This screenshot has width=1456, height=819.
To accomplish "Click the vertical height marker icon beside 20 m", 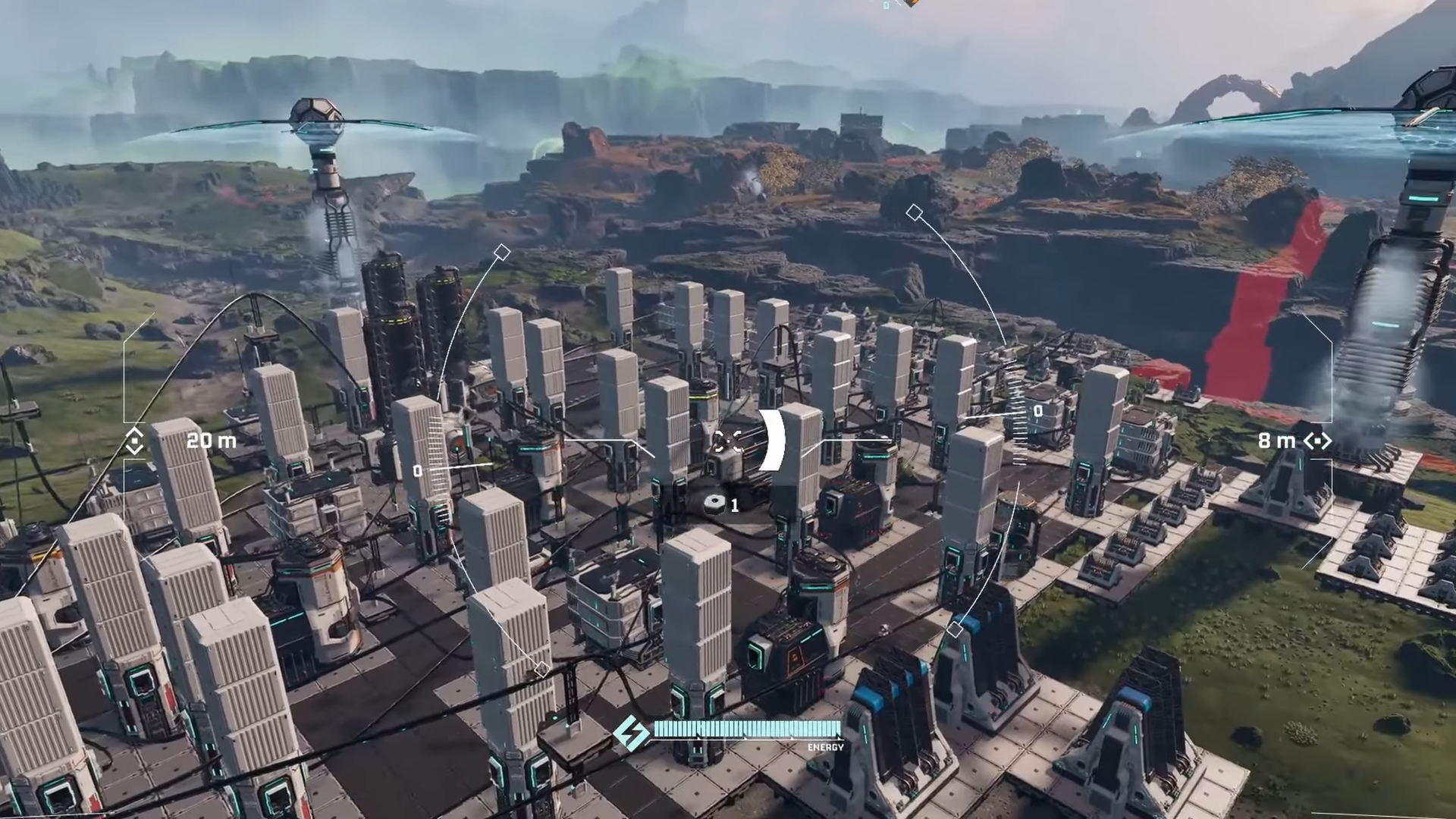I will tap(134, 441).
